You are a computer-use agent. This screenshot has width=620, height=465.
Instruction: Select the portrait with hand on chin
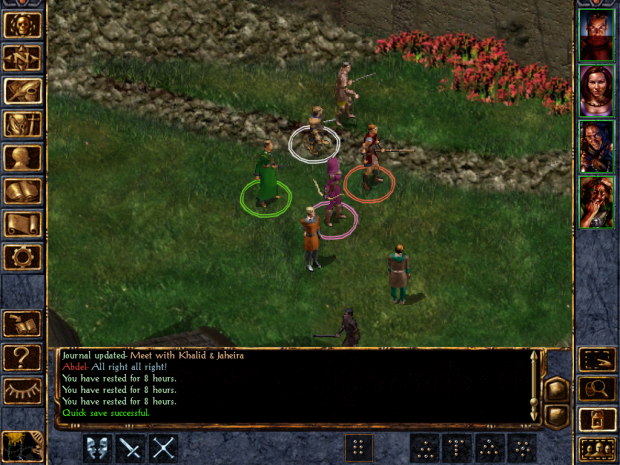(x=596, y=201)
